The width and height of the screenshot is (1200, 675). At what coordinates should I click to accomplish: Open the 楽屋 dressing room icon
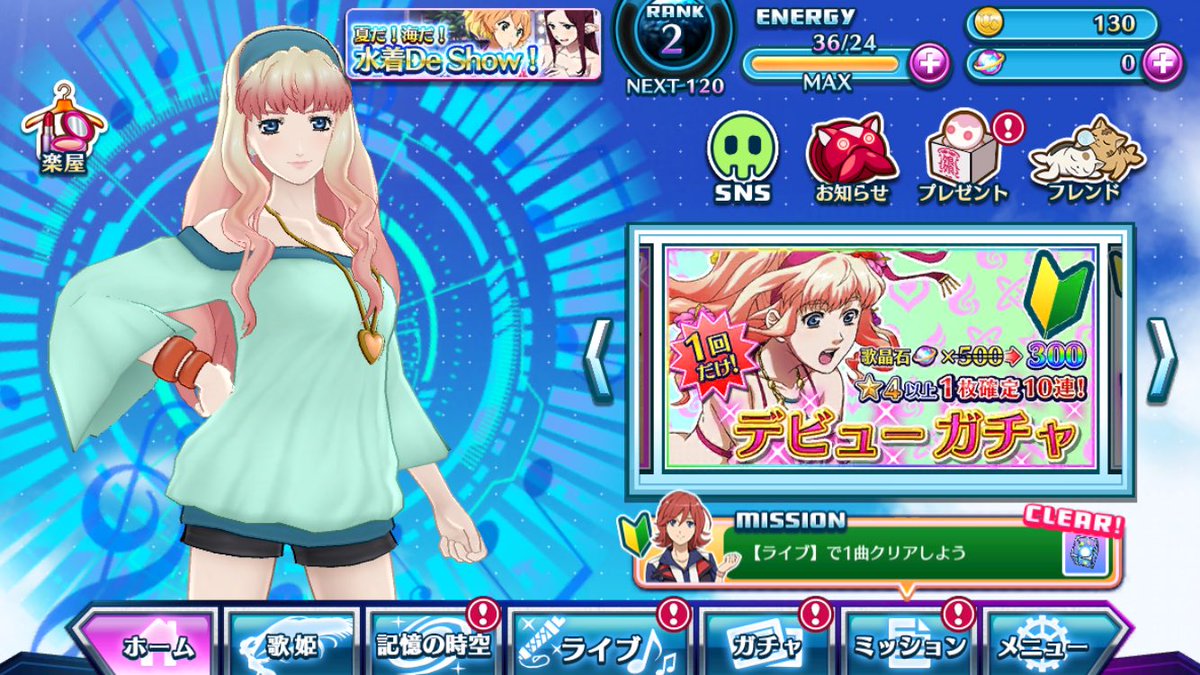(64, 132)
